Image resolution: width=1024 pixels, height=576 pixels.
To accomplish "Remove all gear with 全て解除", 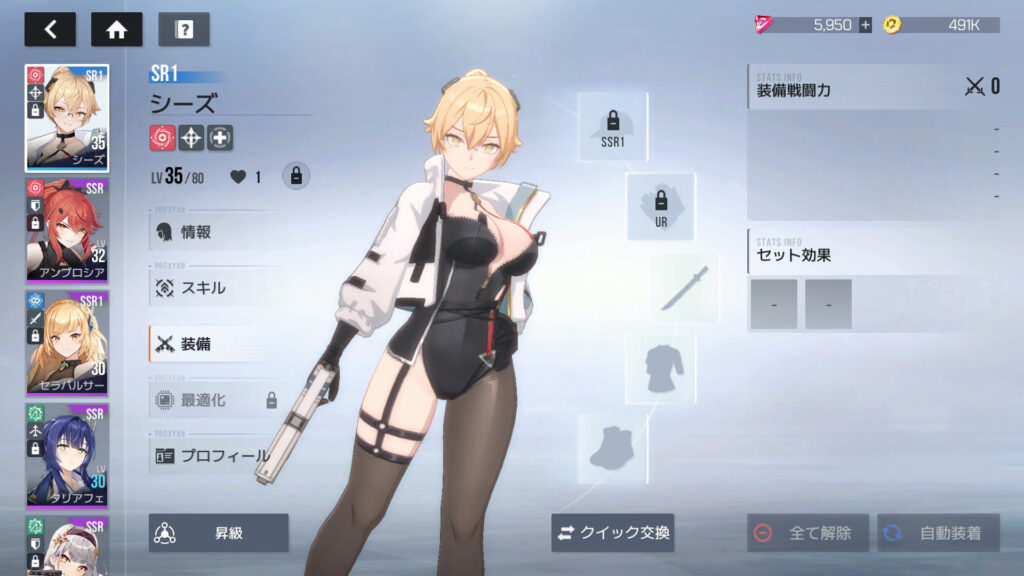I will point(808,533).
